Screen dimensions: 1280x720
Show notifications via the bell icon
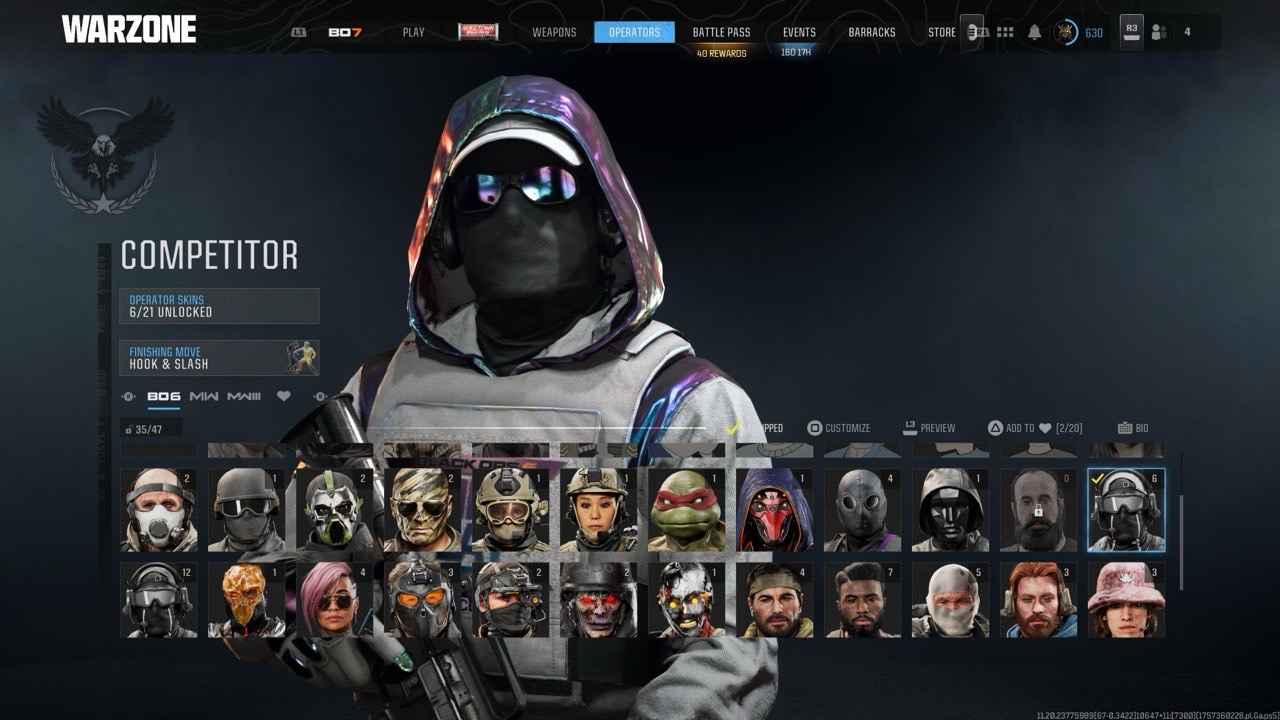[1035, 32]
